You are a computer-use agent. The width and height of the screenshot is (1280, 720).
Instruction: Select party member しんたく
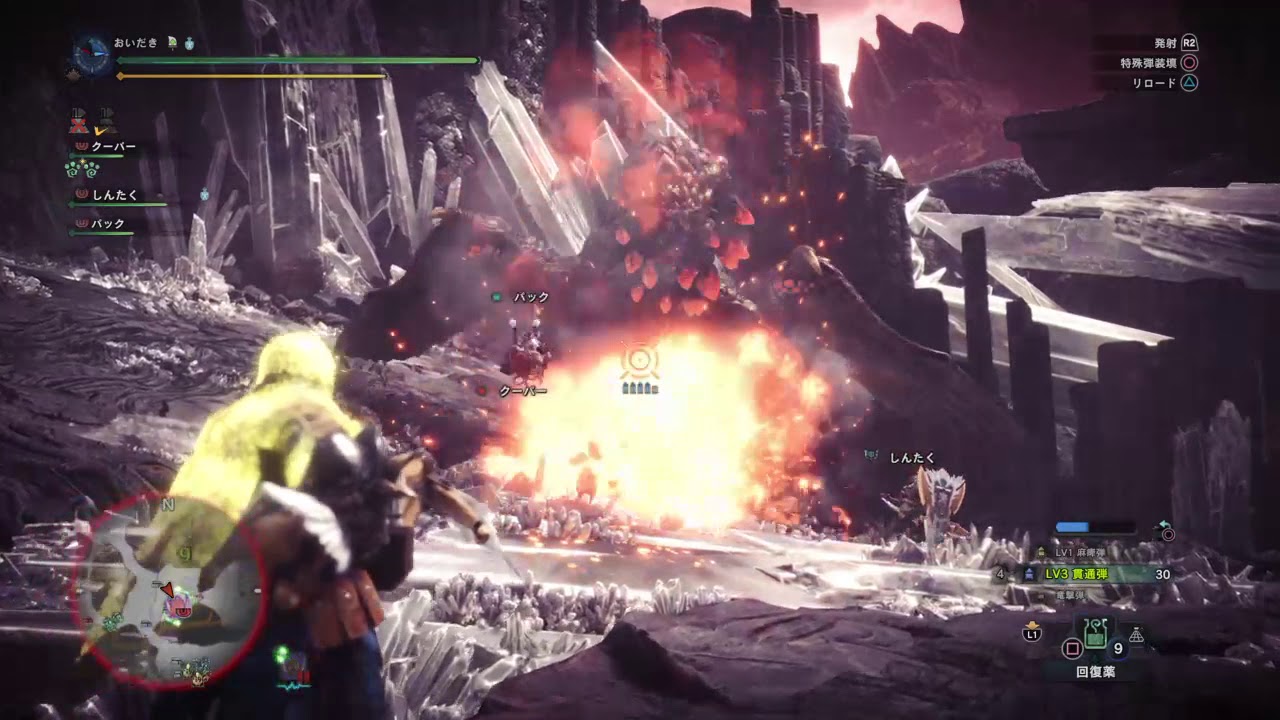click(113, 195)
